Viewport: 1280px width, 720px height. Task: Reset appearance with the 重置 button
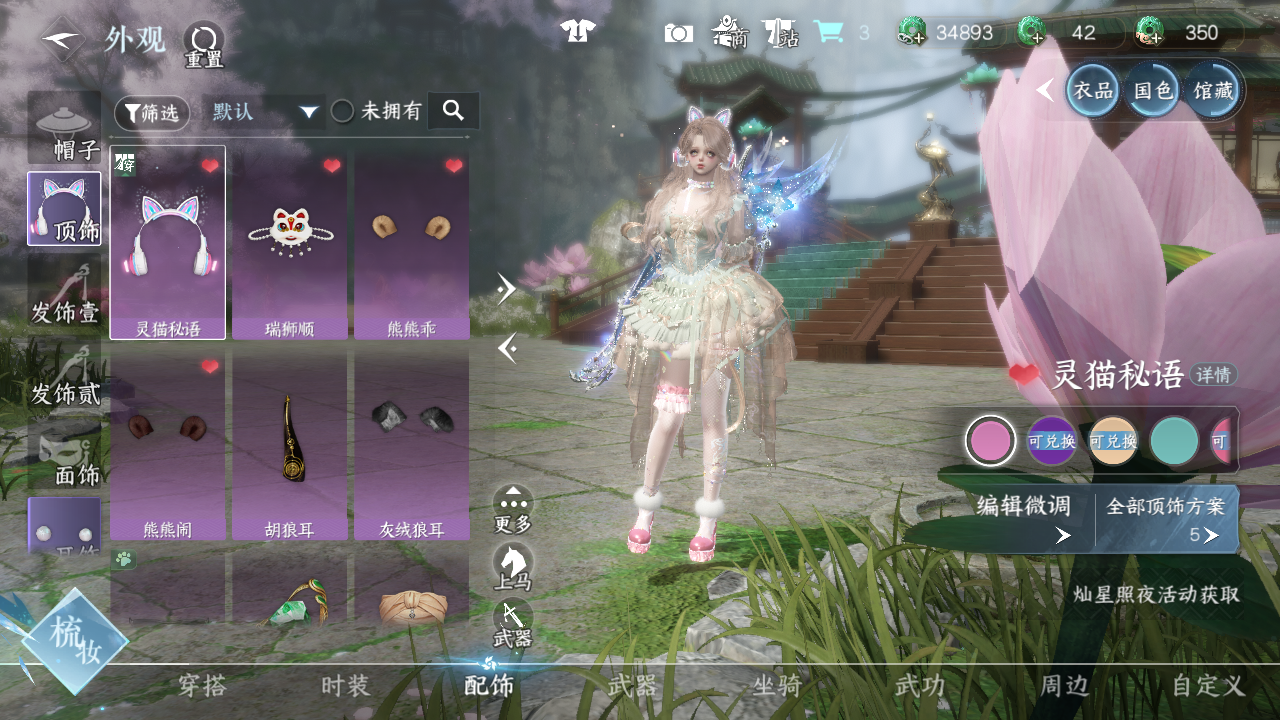pyautogui.click(x=203, y=45)
